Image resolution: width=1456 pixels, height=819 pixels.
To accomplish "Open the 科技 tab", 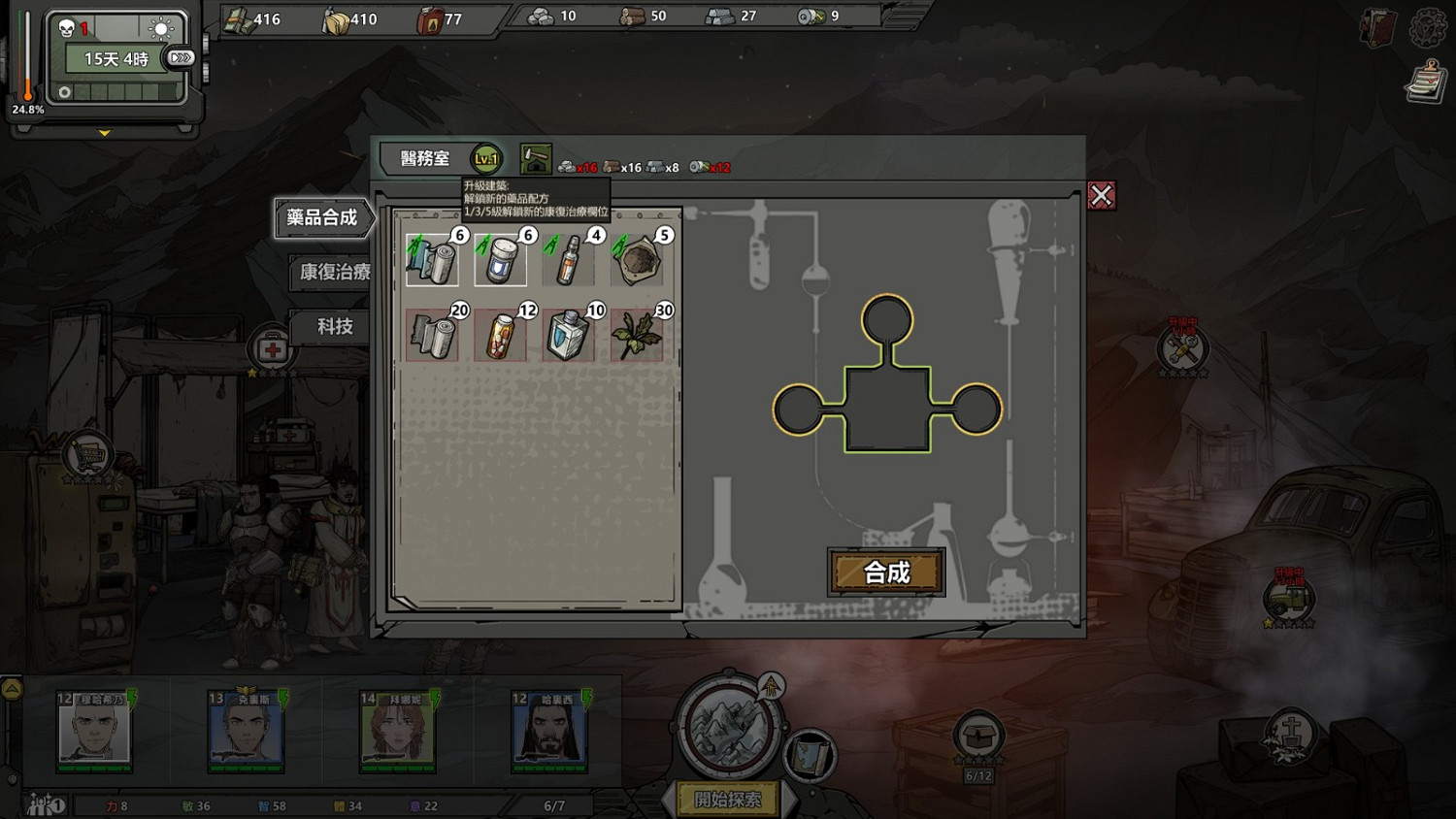I will [334, 327].
